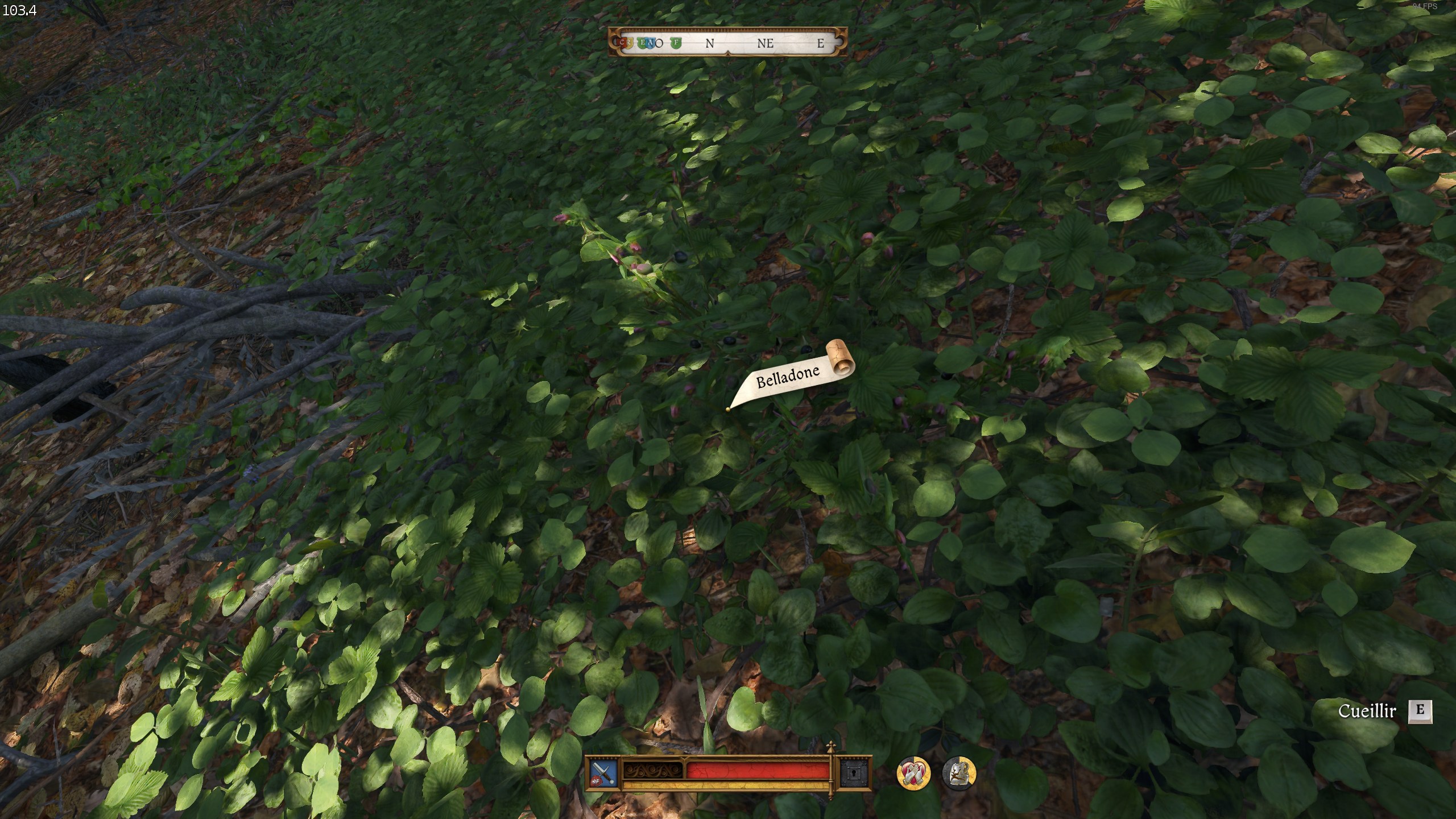Click the red health bar

click(x=751, y=772)
